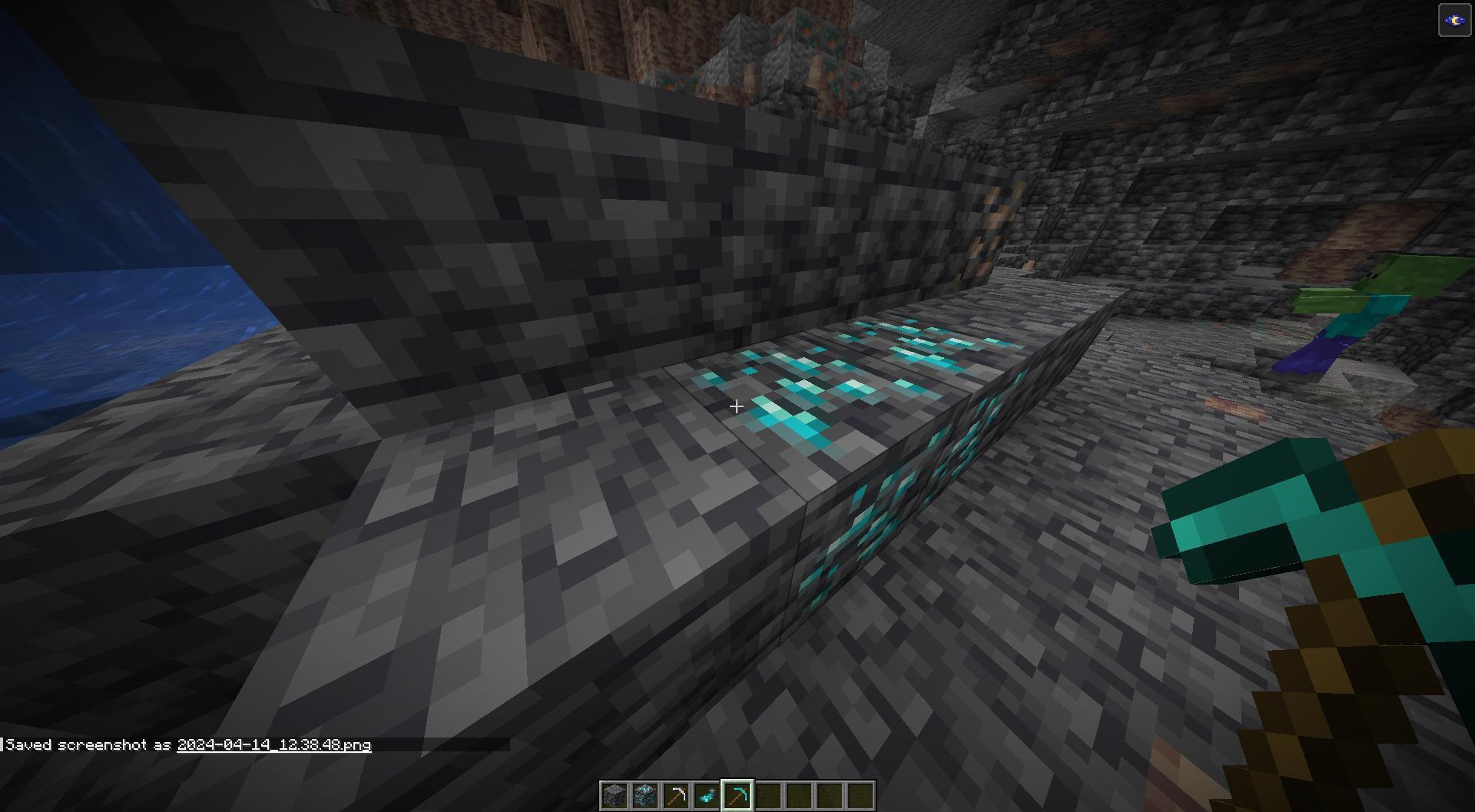
Task: Click the last hotbar slot on the right
Action: point(860,795)
